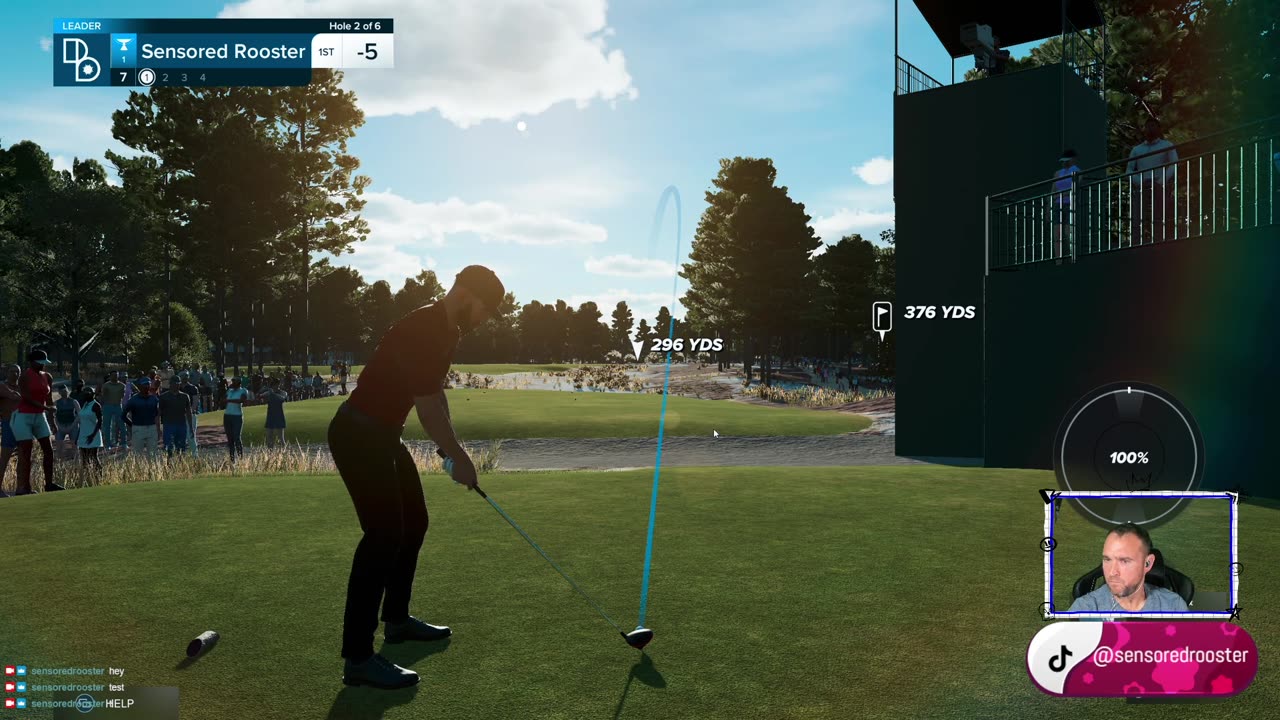
Task: Select the 376 YDS flag pin marker
Action: [882, 316]
